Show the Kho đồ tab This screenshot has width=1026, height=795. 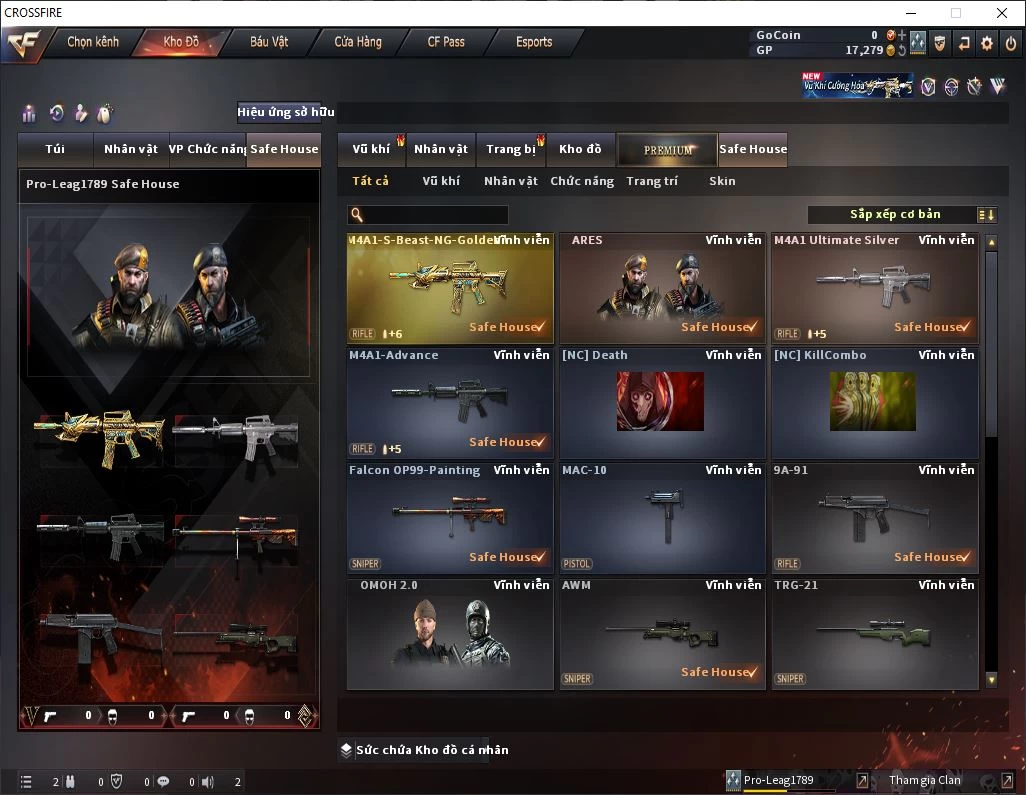pos(580,149)
